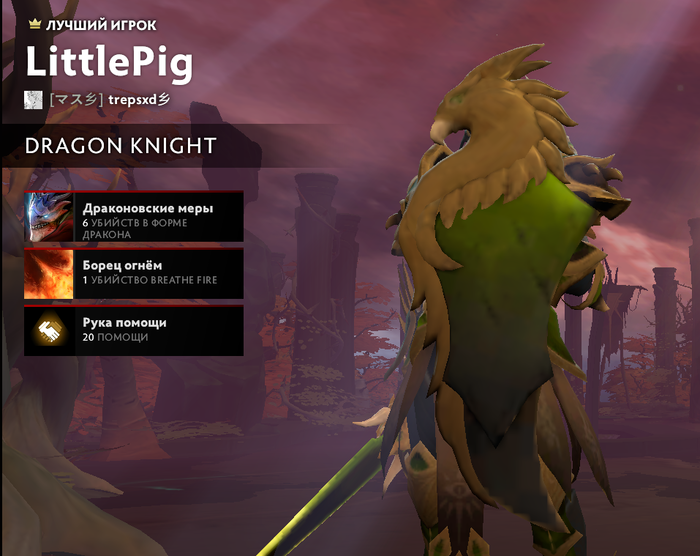The height and width of the screenshot is (556, 700).
Task: Click the LittlePig player name
Action: click(108, 62)
